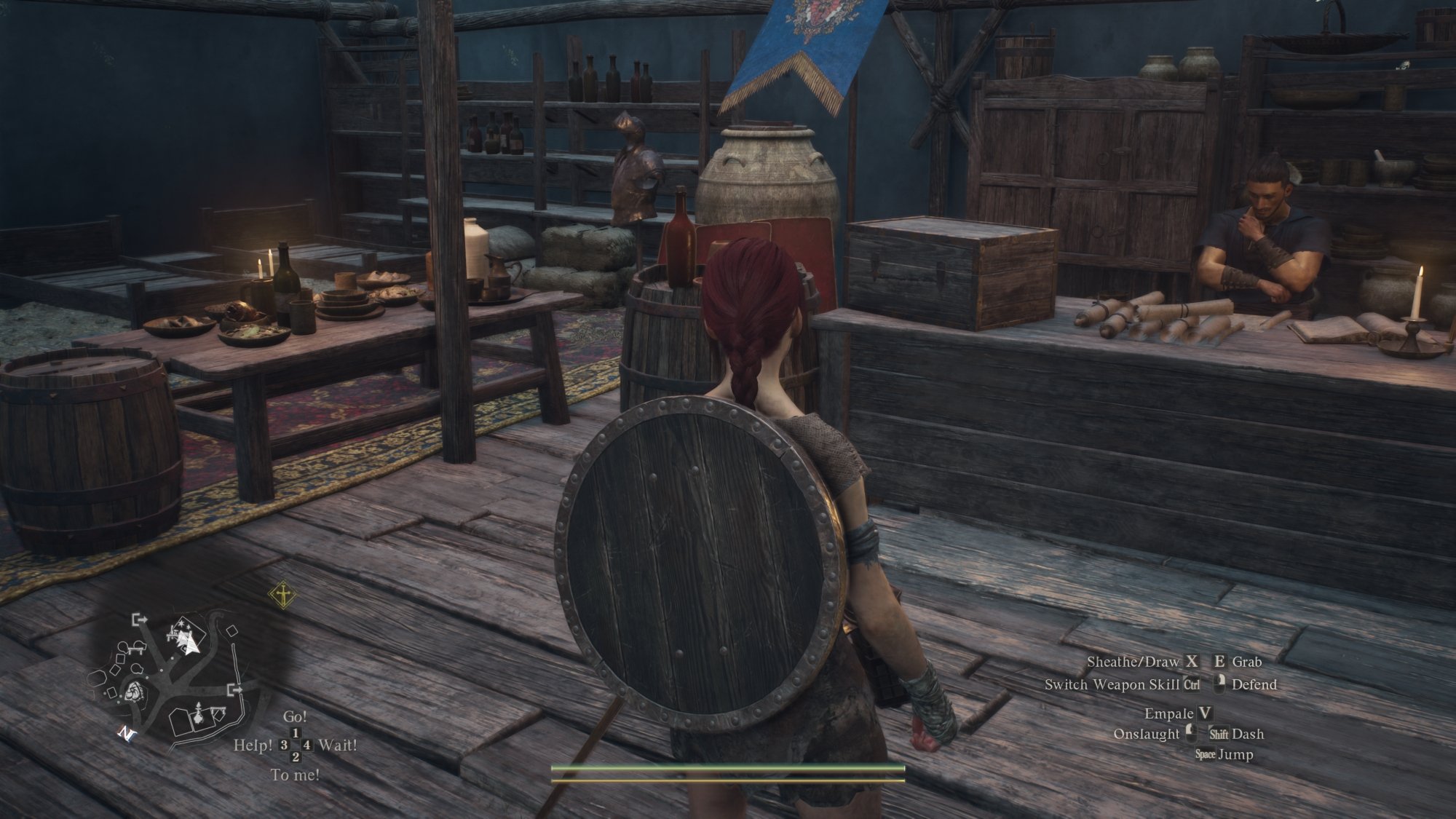This screenshot has width=1456, height=819.
Task: Click the Wait! command label
Action: [339, 746]
